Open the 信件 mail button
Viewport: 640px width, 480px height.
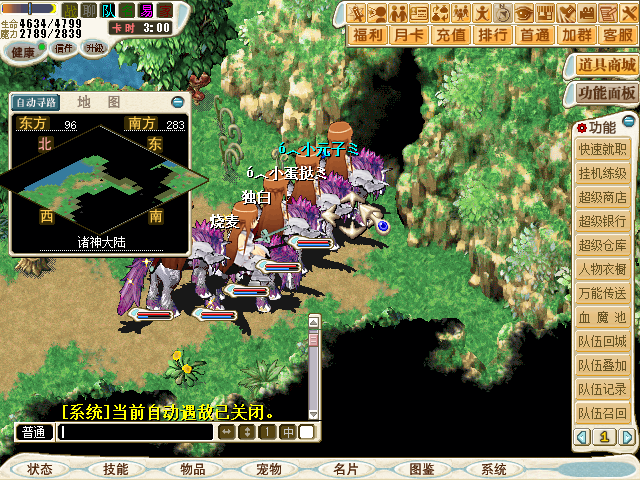click(65, 48)
